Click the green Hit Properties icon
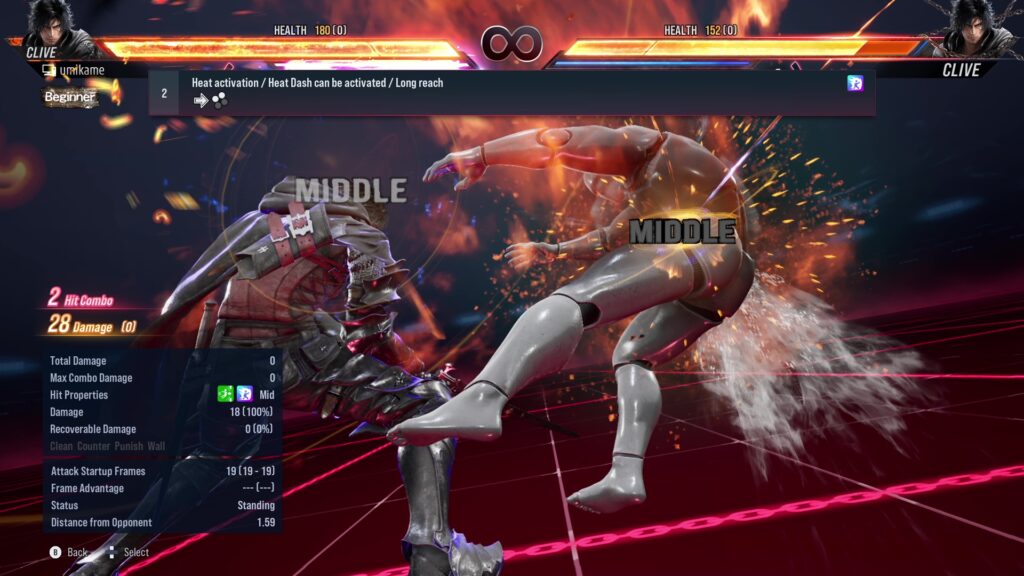1024x576 pixels. [x=226, y=395]
